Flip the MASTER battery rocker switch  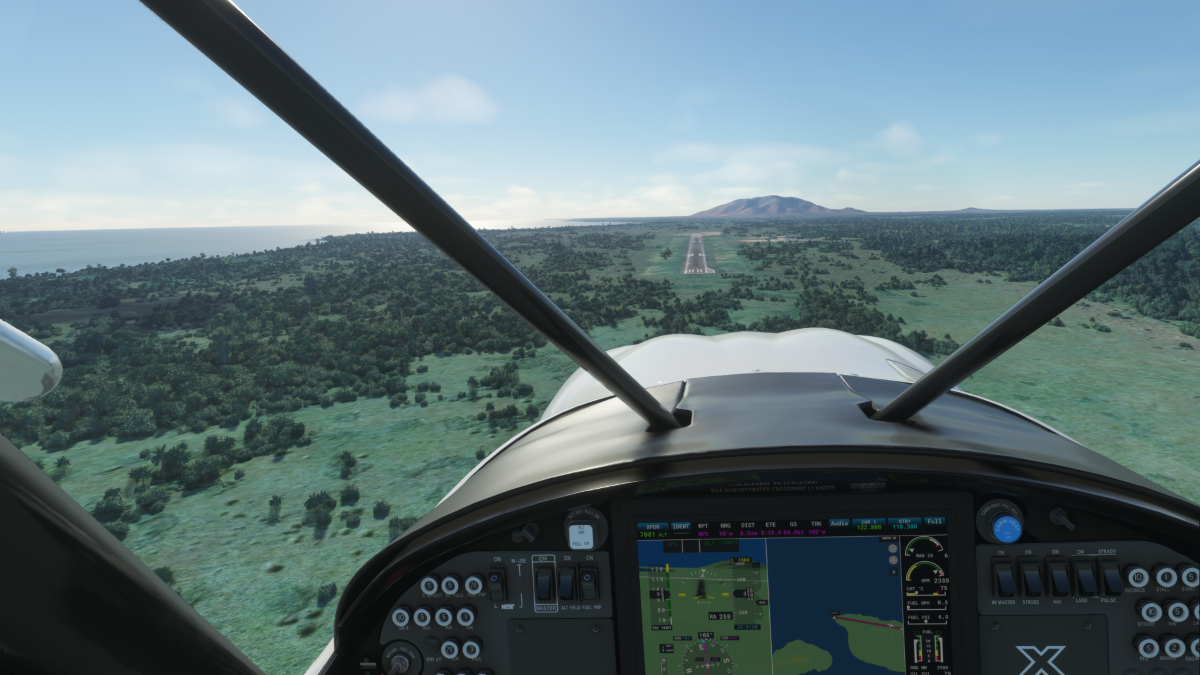[543, 583]
